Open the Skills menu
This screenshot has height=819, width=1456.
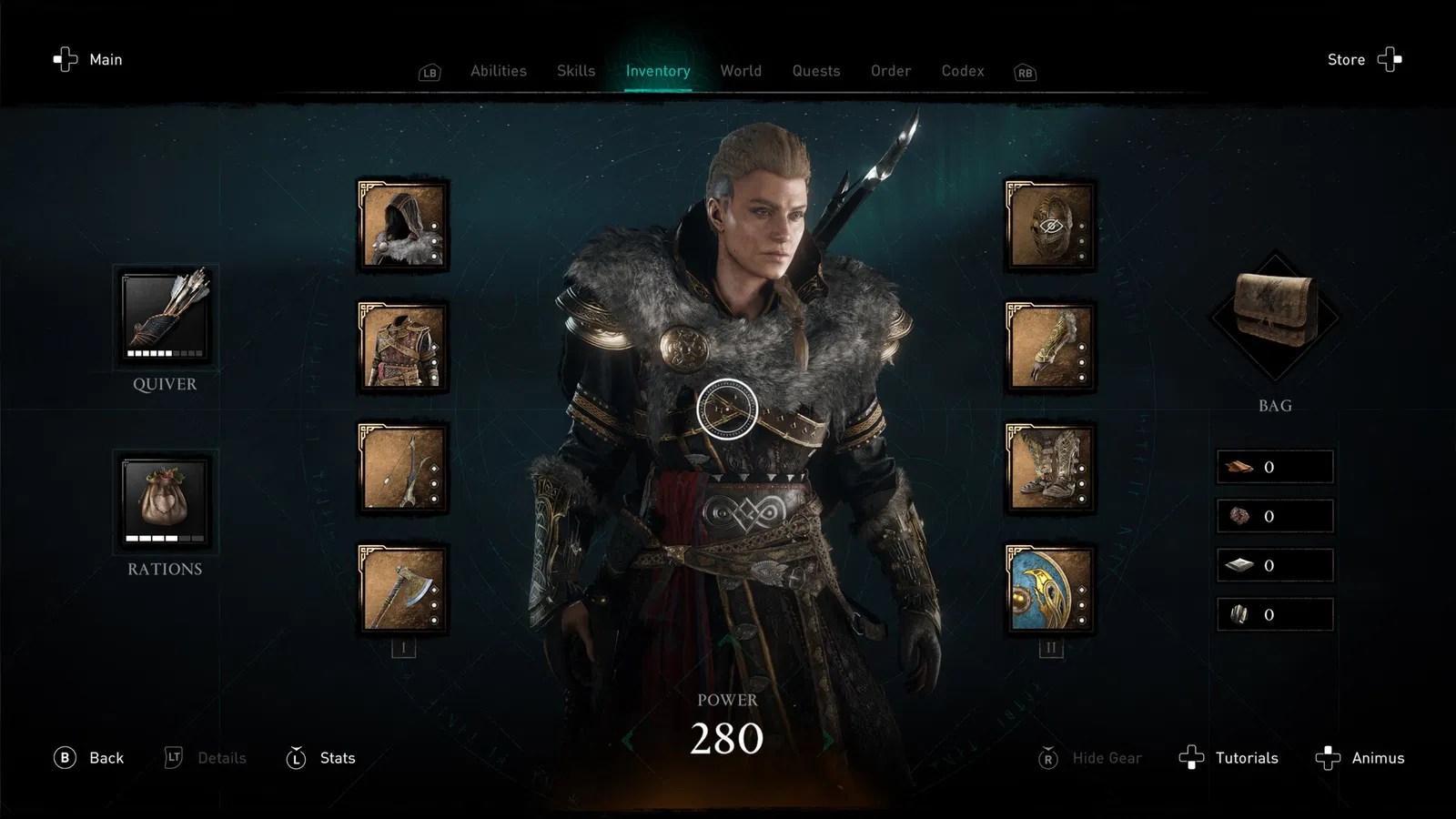tap(575, 71)
